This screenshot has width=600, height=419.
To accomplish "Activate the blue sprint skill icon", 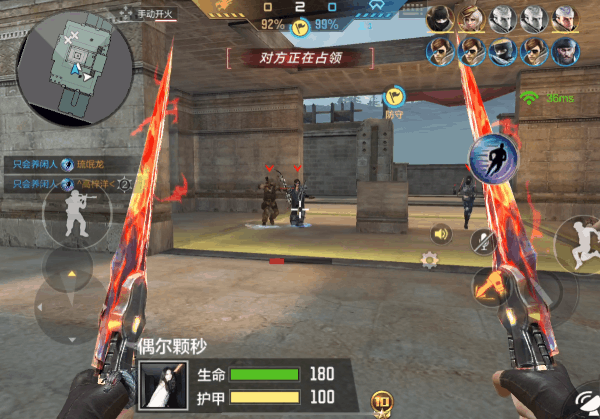I will [492, 162].
